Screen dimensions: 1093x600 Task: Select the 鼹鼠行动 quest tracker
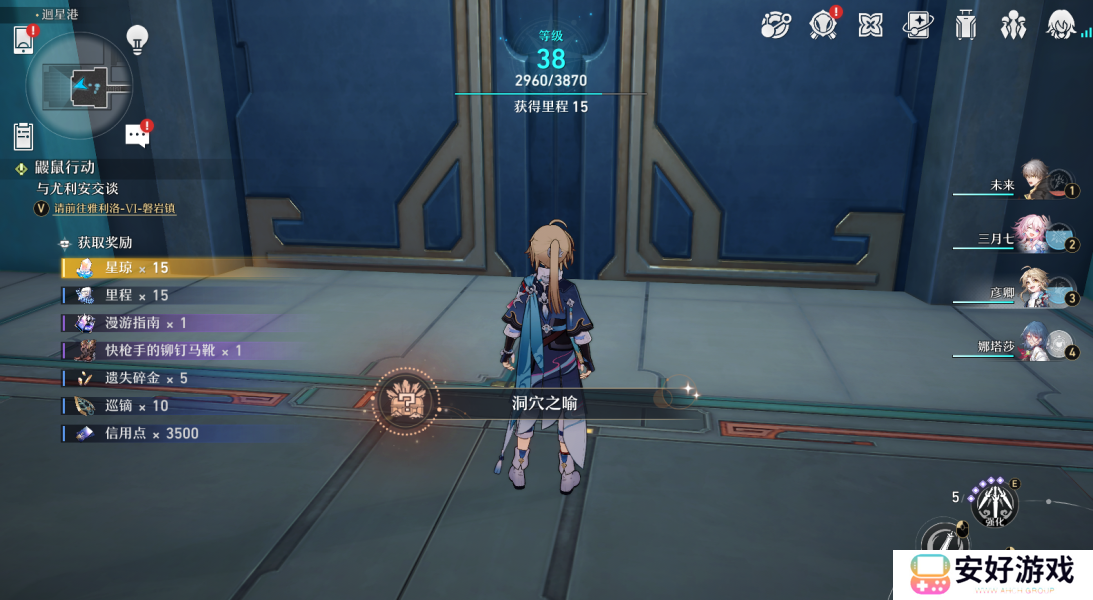point(65,168)
